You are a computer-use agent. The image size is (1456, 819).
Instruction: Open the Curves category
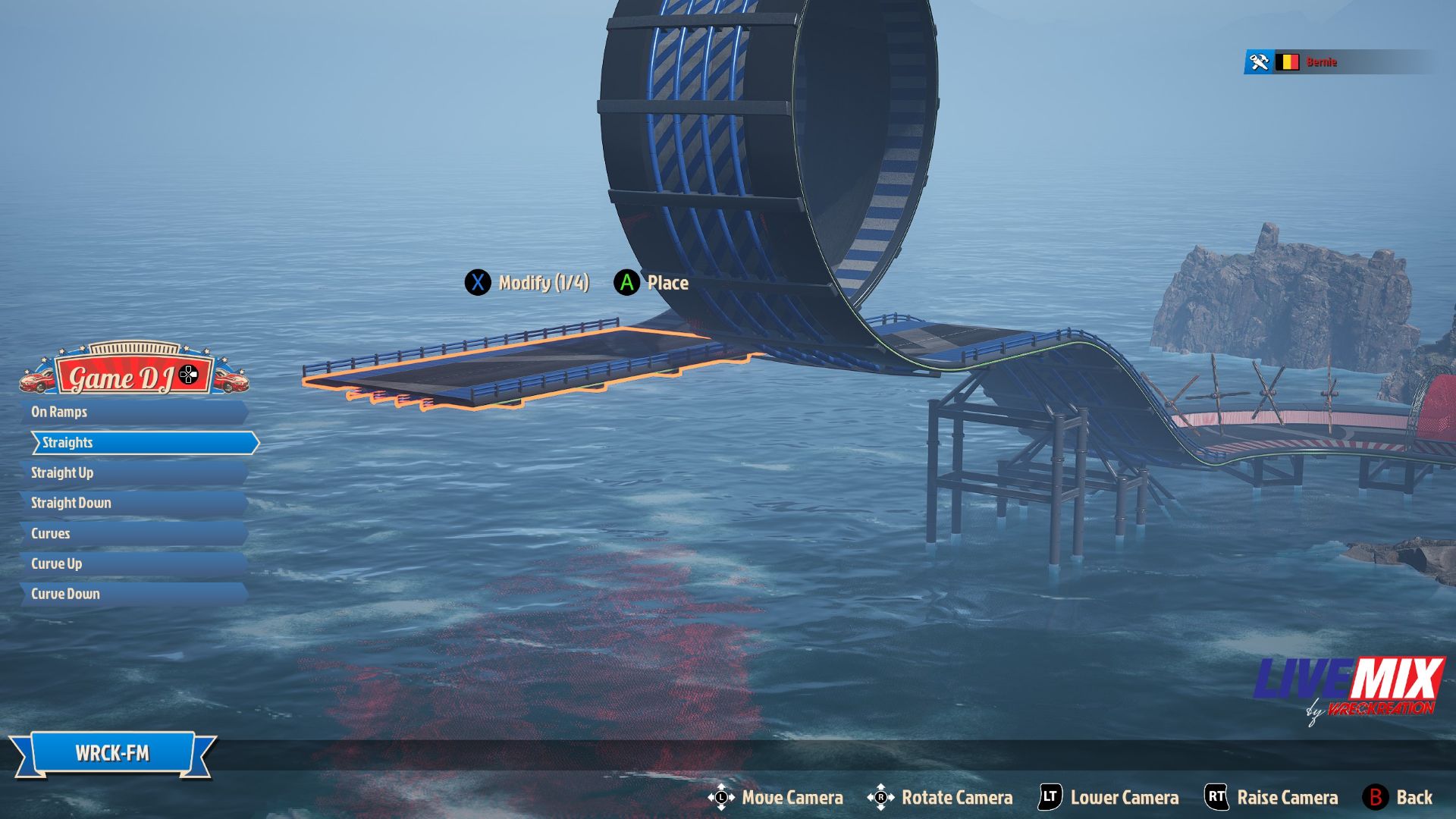[133, 533]
